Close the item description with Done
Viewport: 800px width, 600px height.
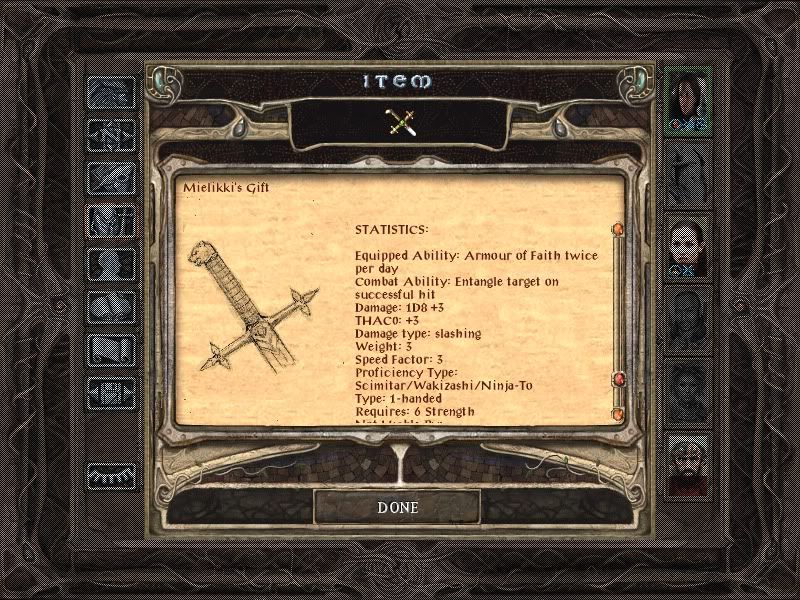point(397,507)
